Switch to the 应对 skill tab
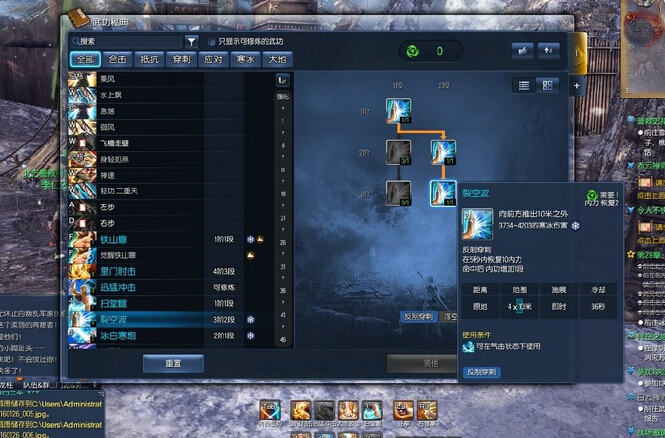This screenshot has height=438, width=665. [212, 59]
